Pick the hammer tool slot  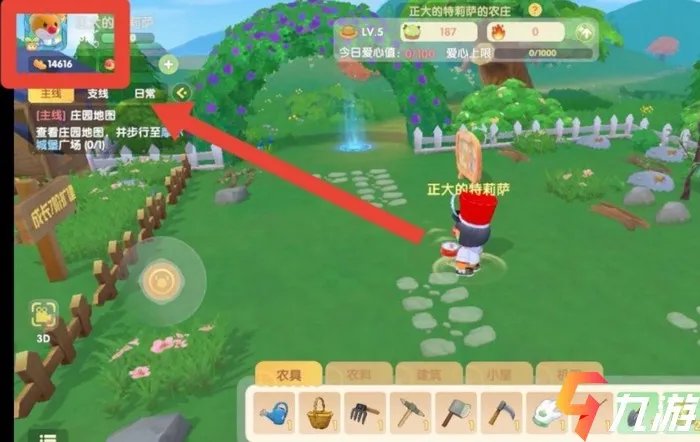click(x=453, y=411)
